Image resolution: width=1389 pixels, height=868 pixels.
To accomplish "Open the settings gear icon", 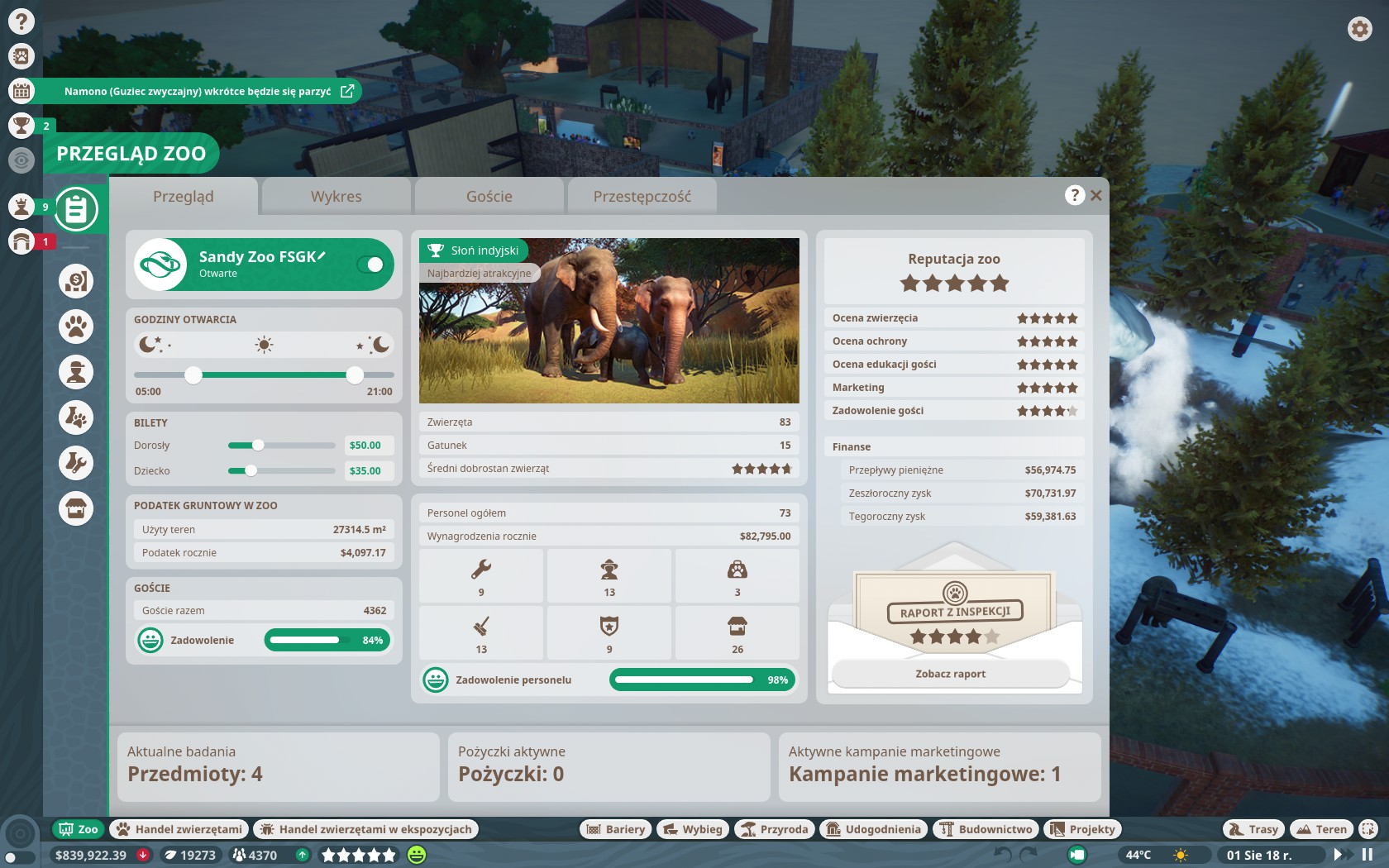I will [x=1359, y=29].
